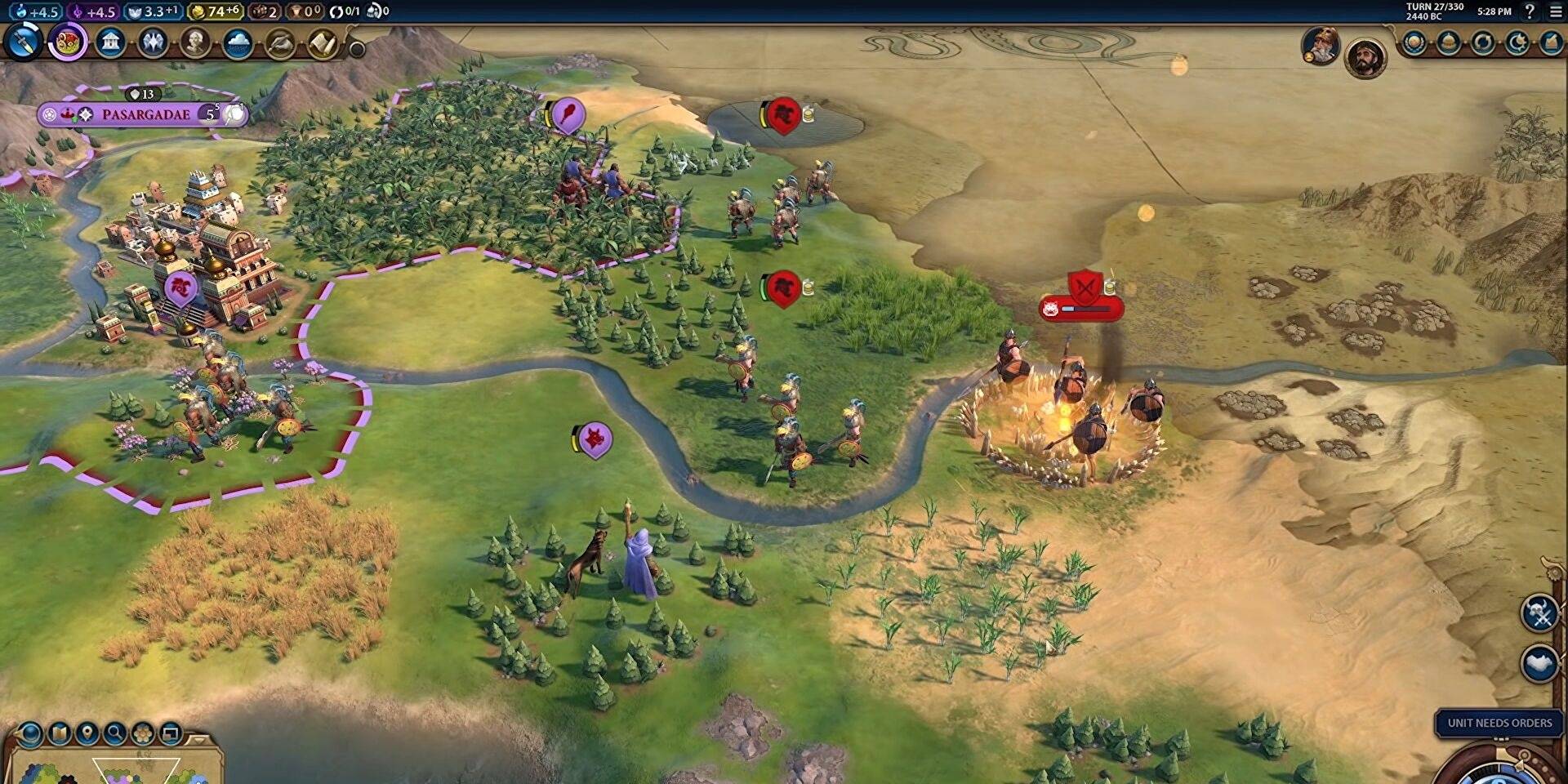This screenshot has width=1568, height=784.
Task: Select damaged barbarian outpost unit banner
Action: [x=1081, y=308]
